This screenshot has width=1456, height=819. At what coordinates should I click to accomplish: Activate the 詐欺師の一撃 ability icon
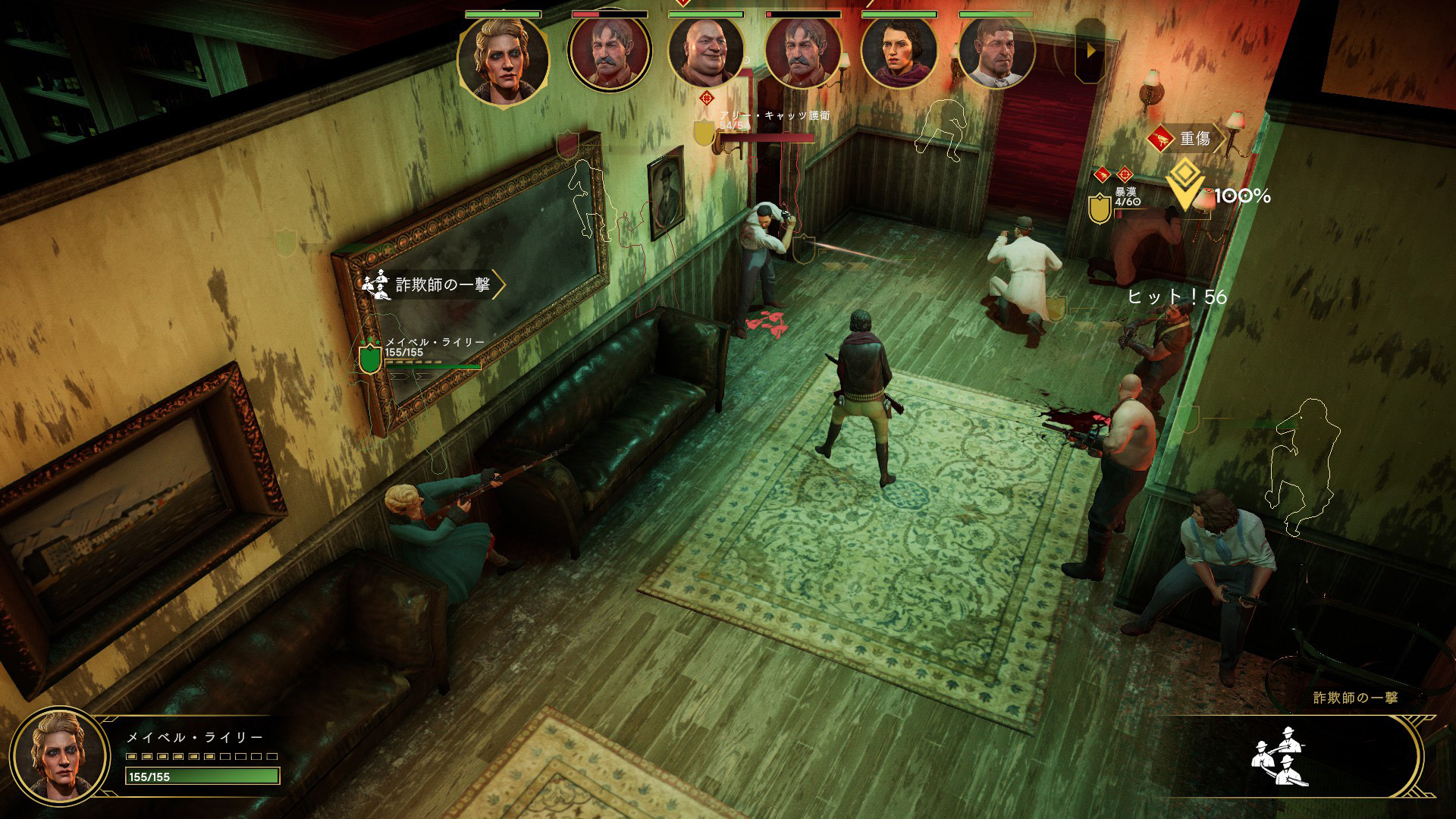click(1281, 756)
